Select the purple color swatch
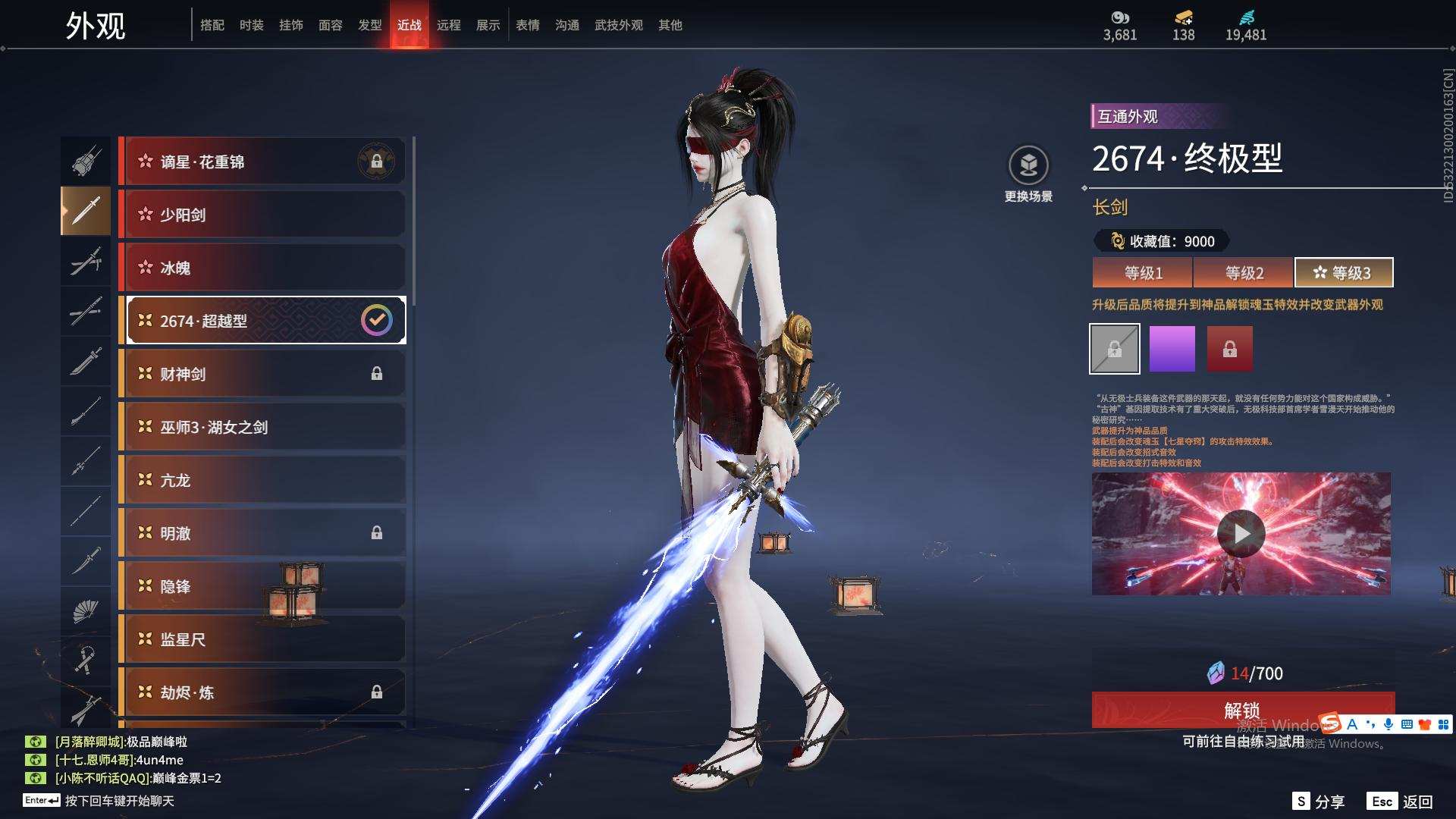This screenshot has width=1456, height=819. (x=1172, y=349)
